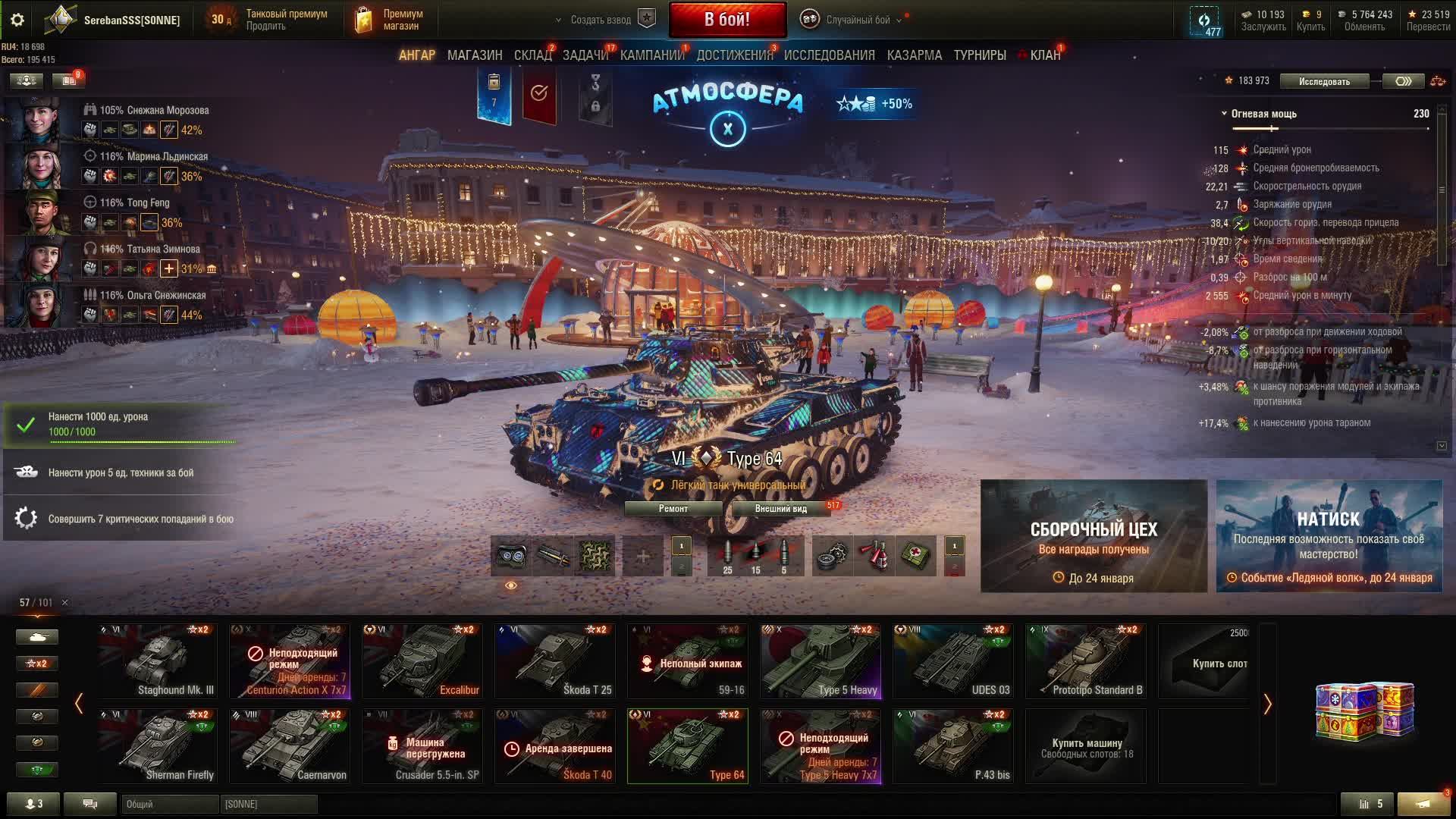Pick the Prototipo Standard B tank

[x=1085, y=661]
